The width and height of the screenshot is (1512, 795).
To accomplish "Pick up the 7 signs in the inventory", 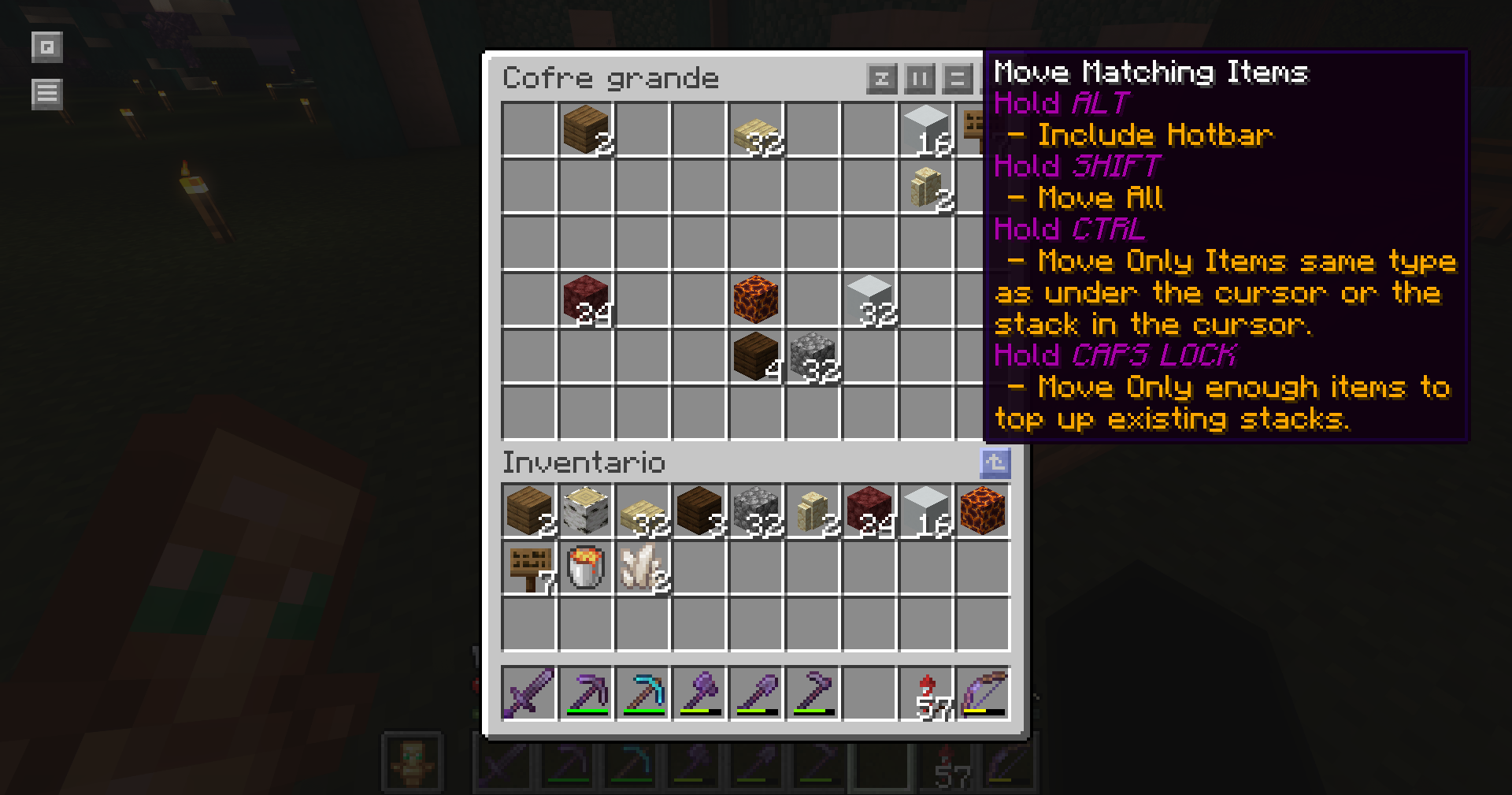I will coord(529,568).
